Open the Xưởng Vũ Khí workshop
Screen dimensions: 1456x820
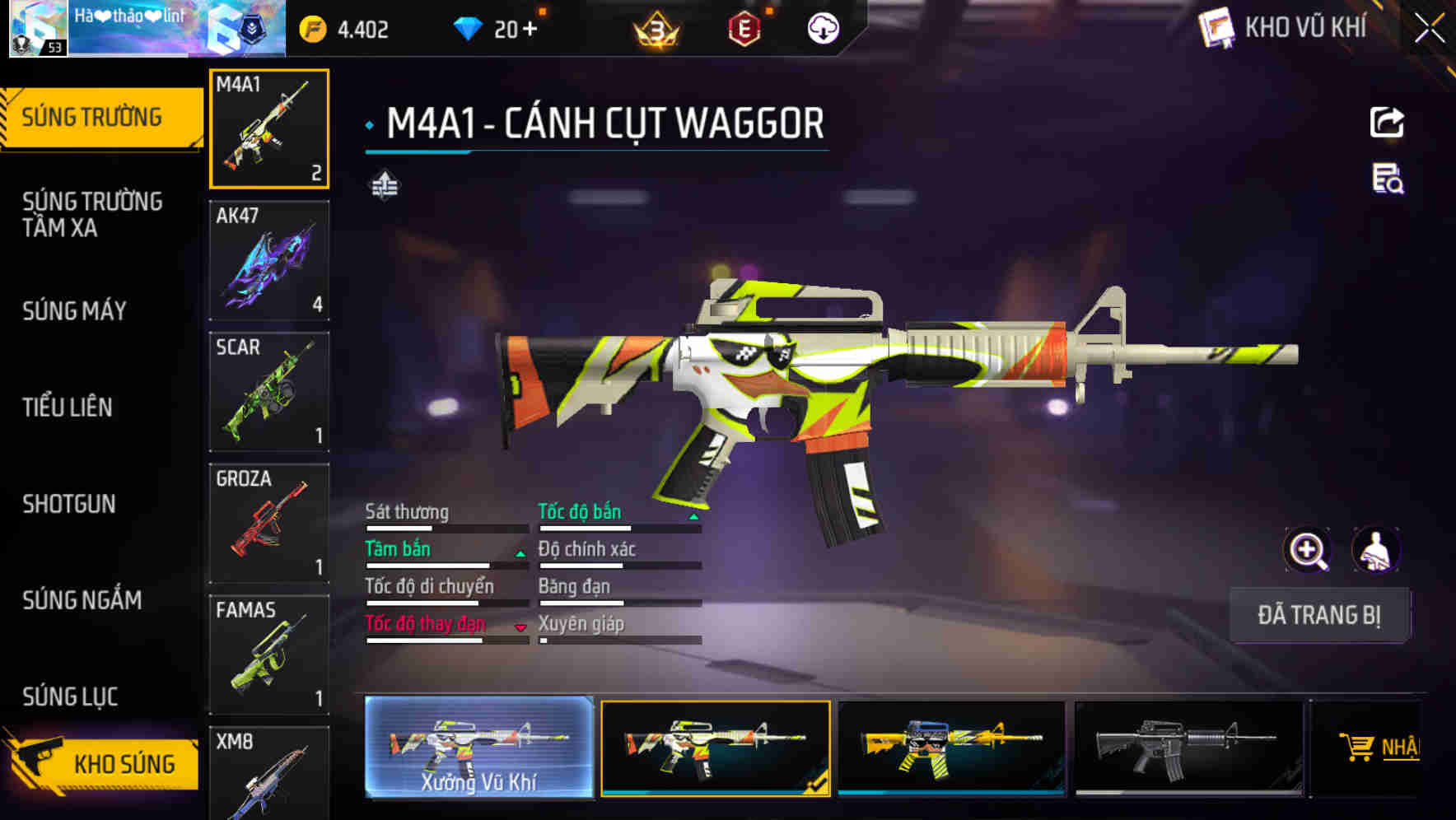point(478,748)
